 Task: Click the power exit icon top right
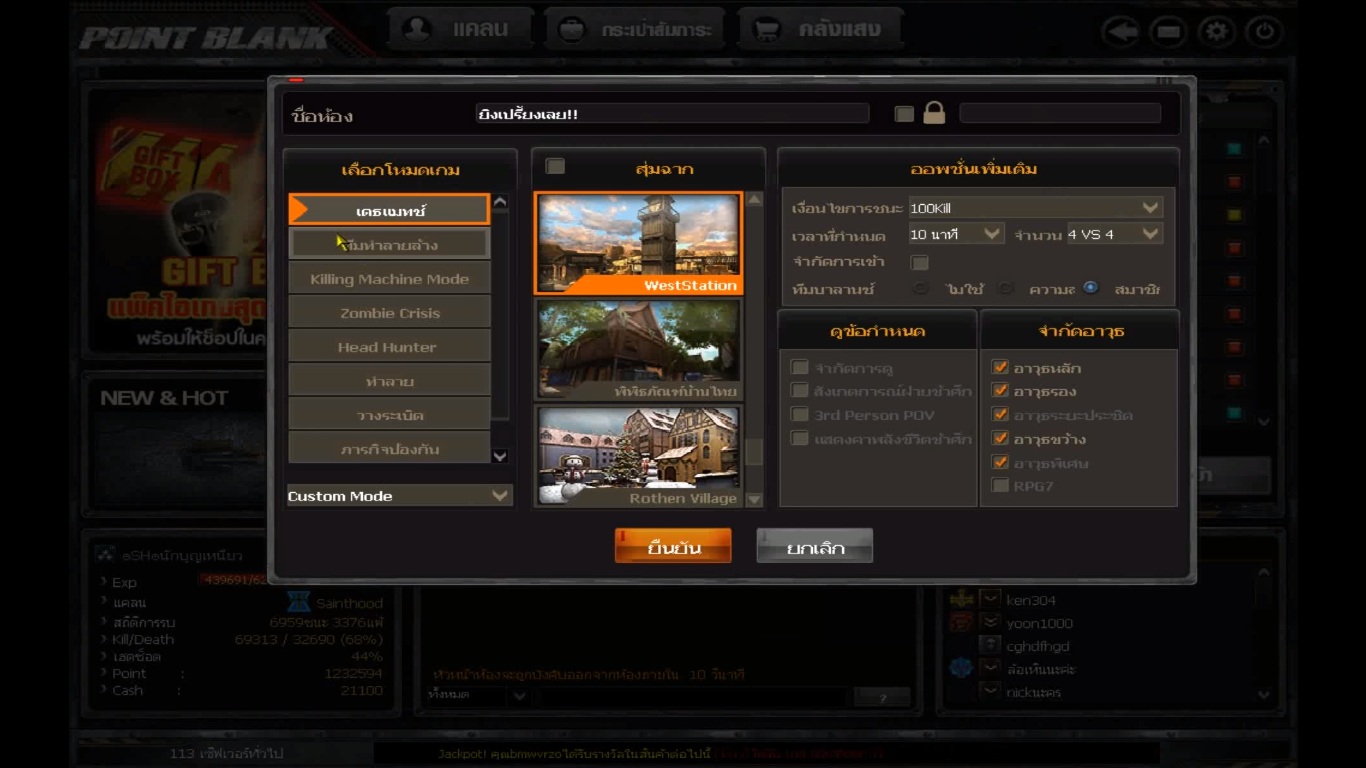click(1262, 31)
